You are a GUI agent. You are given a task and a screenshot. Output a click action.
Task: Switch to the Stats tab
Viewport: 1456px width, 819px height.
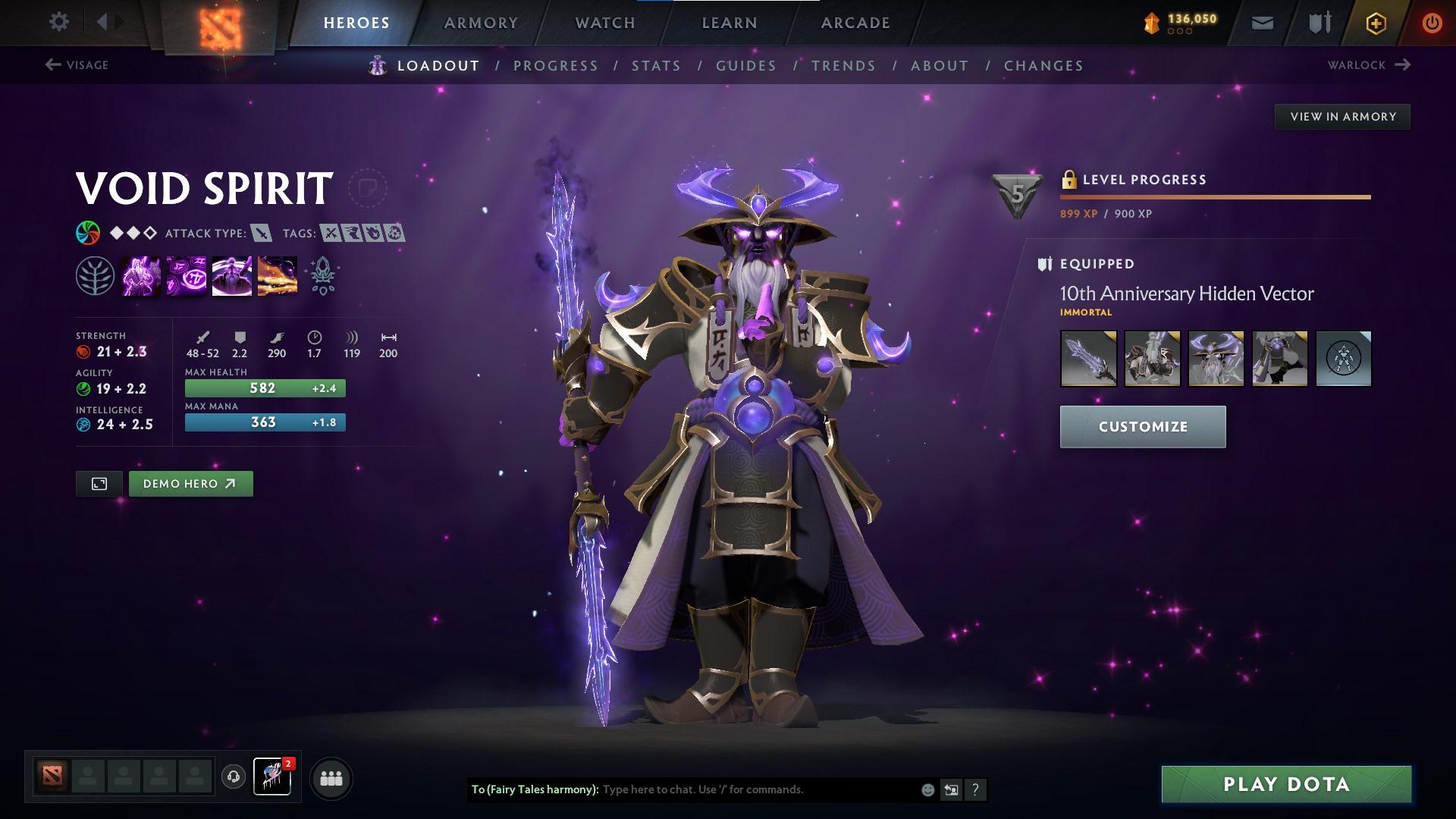pos(657,66)
